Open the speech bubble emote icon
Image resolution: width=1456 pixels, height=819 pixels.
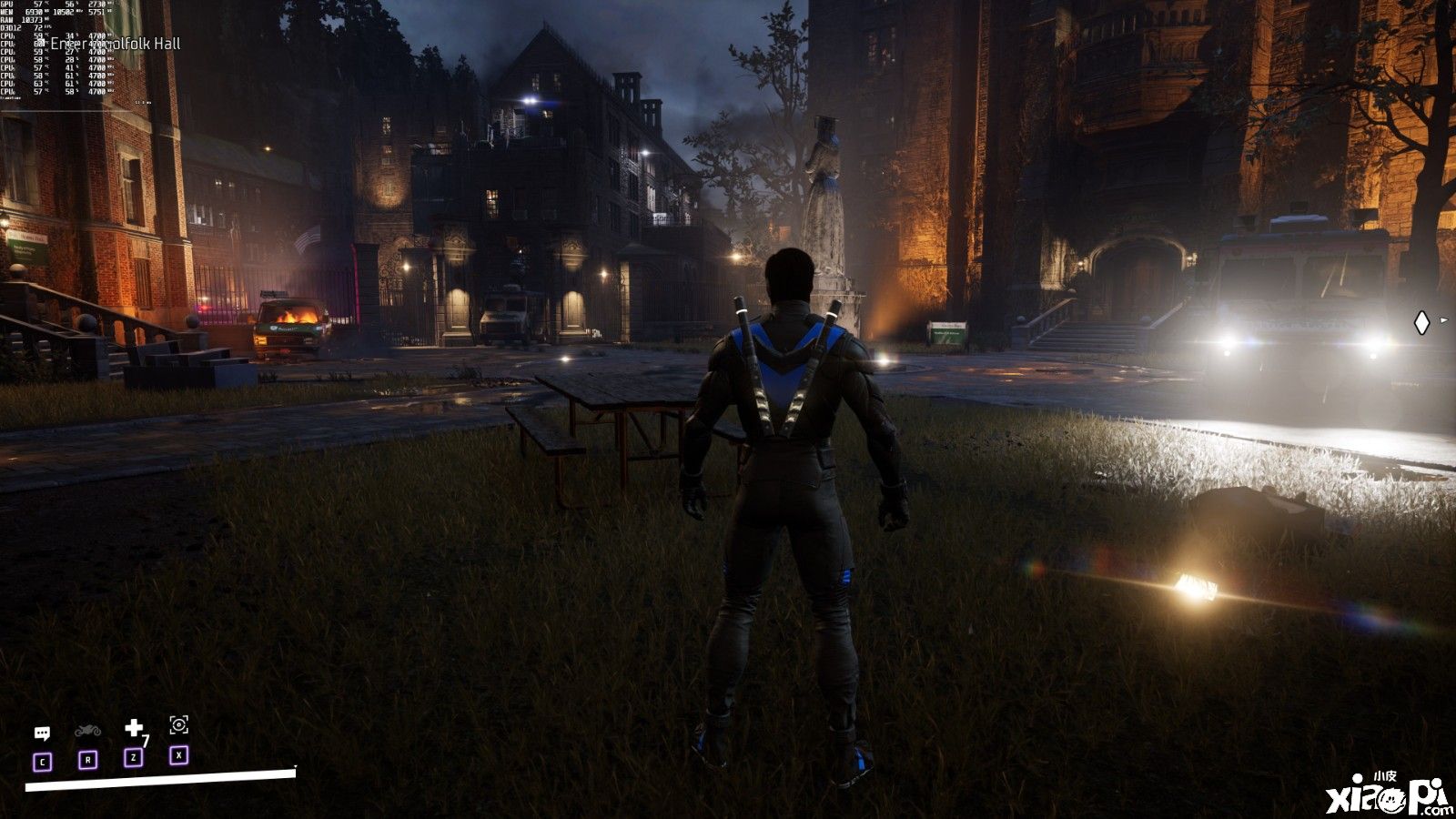(42, 733)
